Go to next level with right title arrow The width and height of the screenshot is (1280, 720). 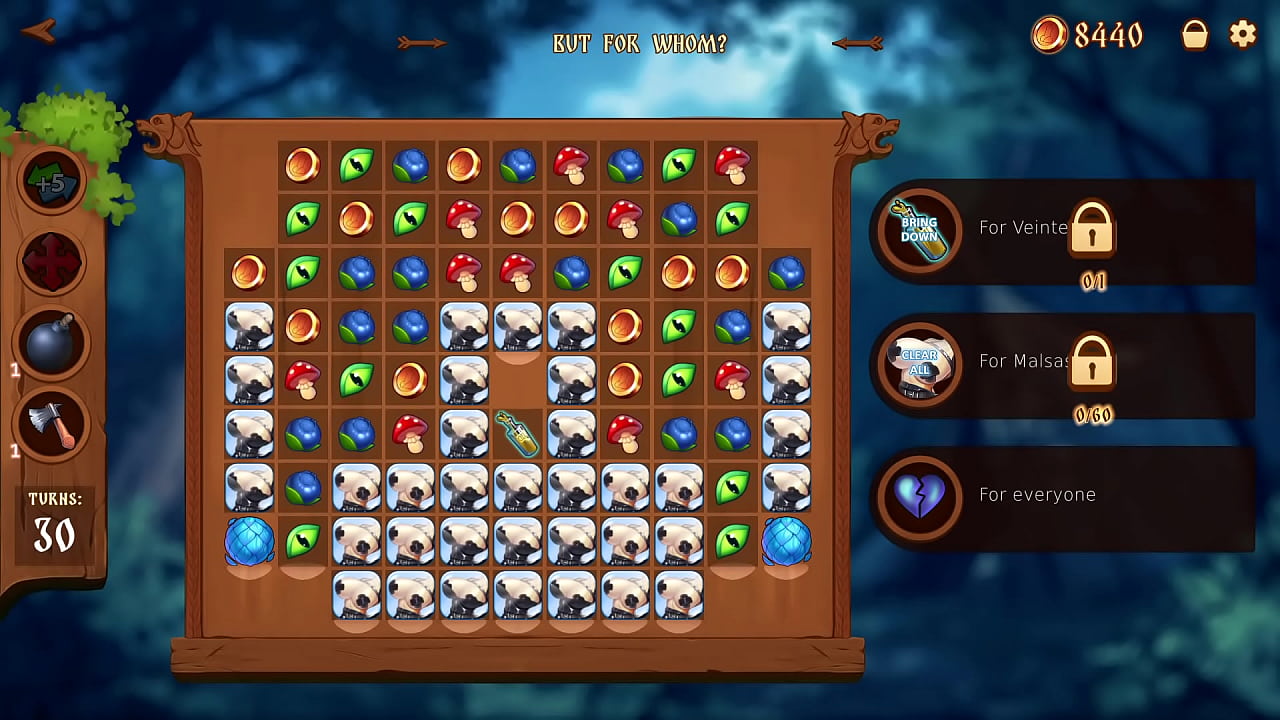(x=858, y=43)
